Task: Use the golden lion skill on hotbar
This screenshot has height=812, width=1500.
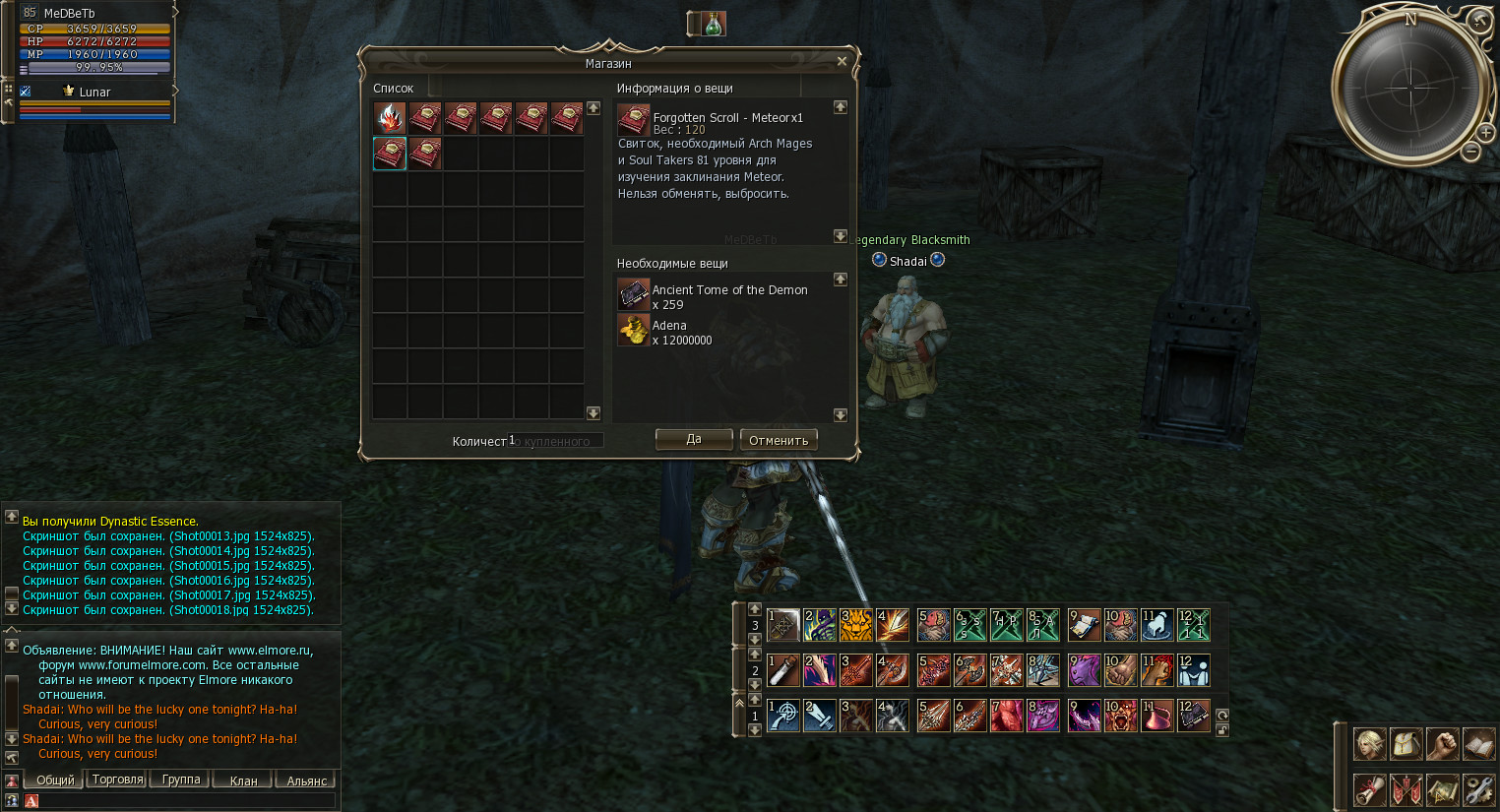Action: tap(856, 625)
